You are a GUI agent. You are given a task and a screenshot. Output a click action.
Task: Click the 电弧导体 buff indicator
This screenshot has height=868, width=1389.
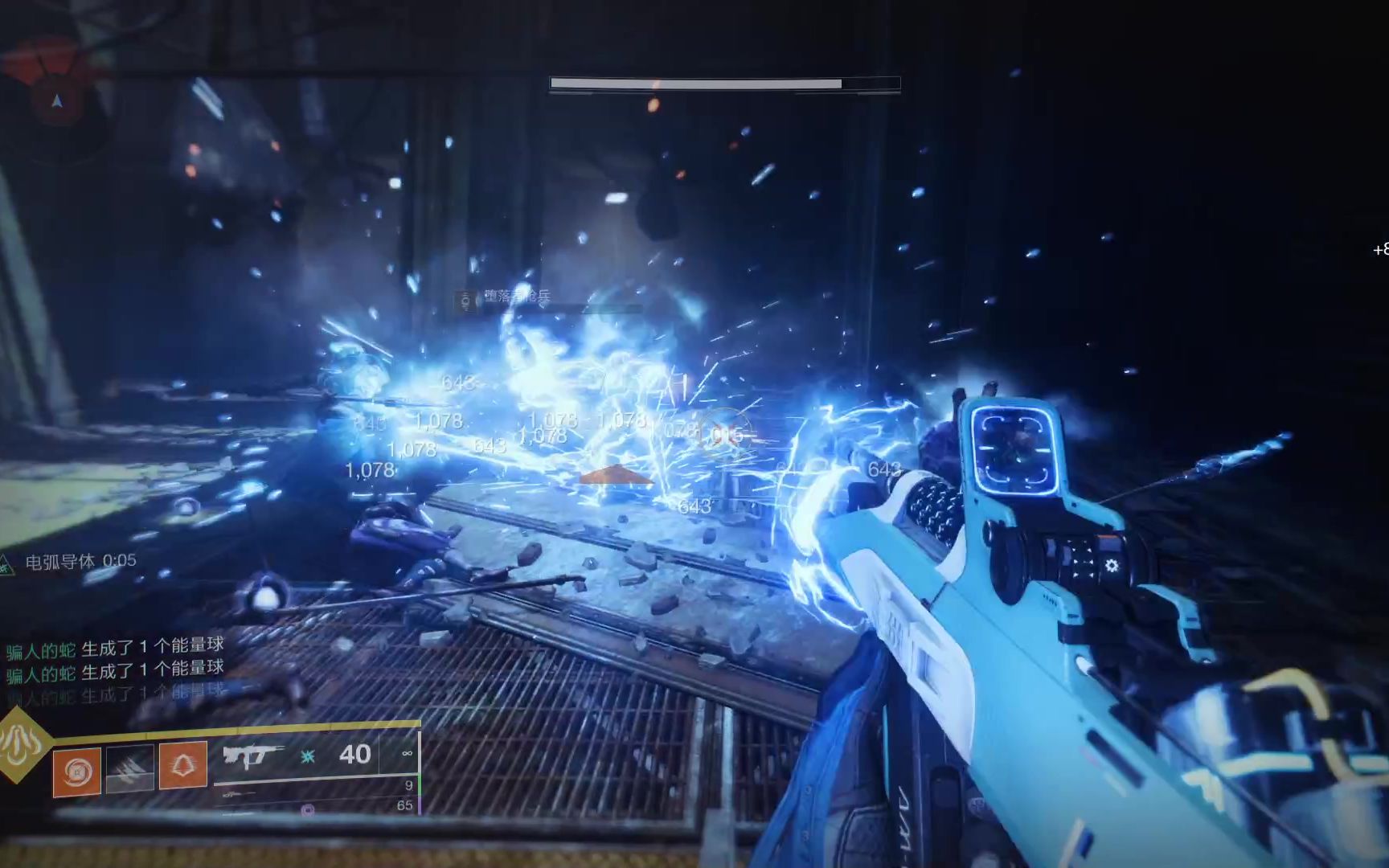tap(71, 562)
